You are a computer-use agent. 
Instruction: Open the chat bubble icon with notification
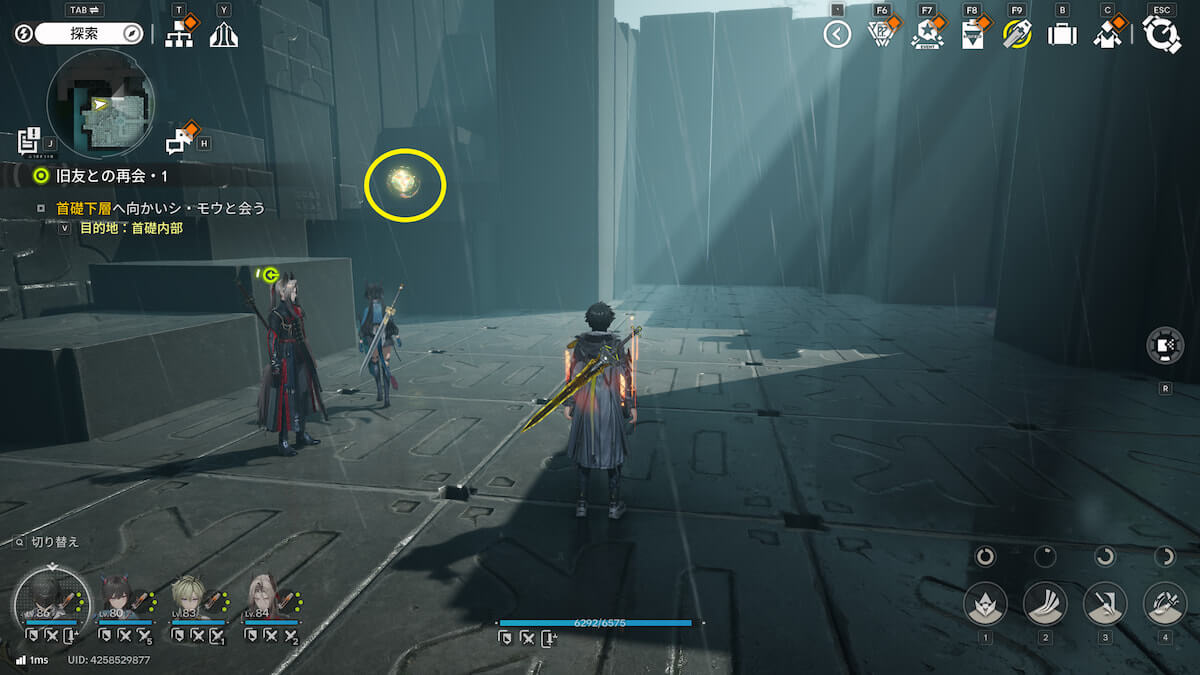point(180,141)
